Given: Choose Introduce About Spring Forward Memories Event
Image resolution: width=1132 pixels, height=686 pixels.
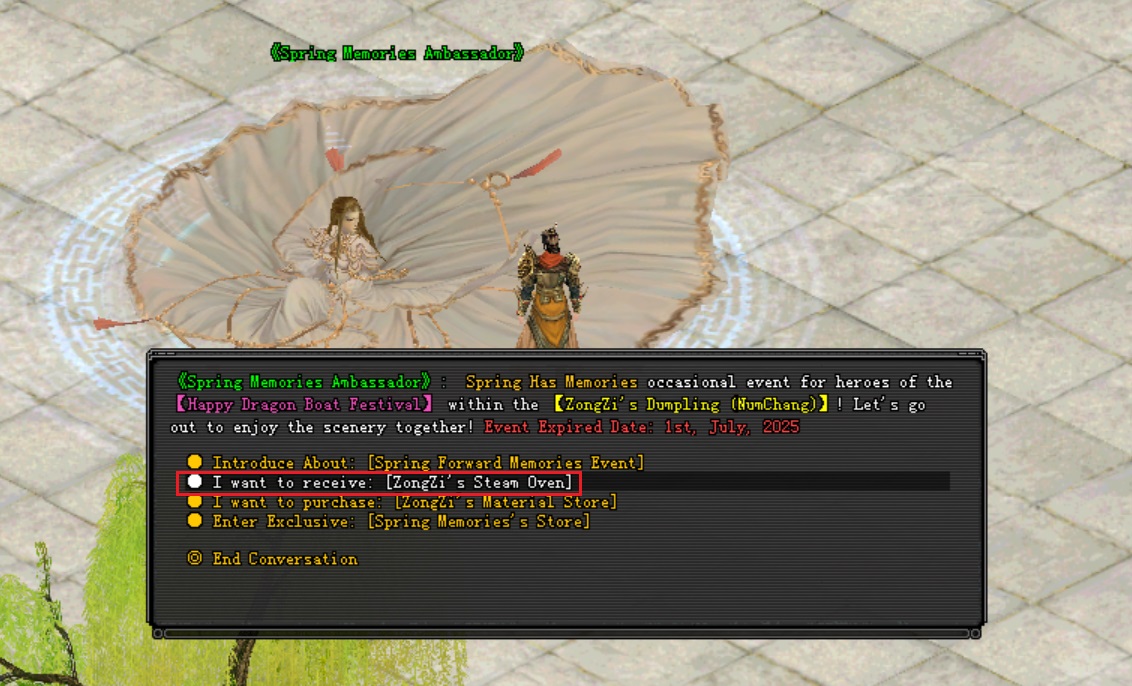Looking at the screenshot, I should click(x=427, y=463).
